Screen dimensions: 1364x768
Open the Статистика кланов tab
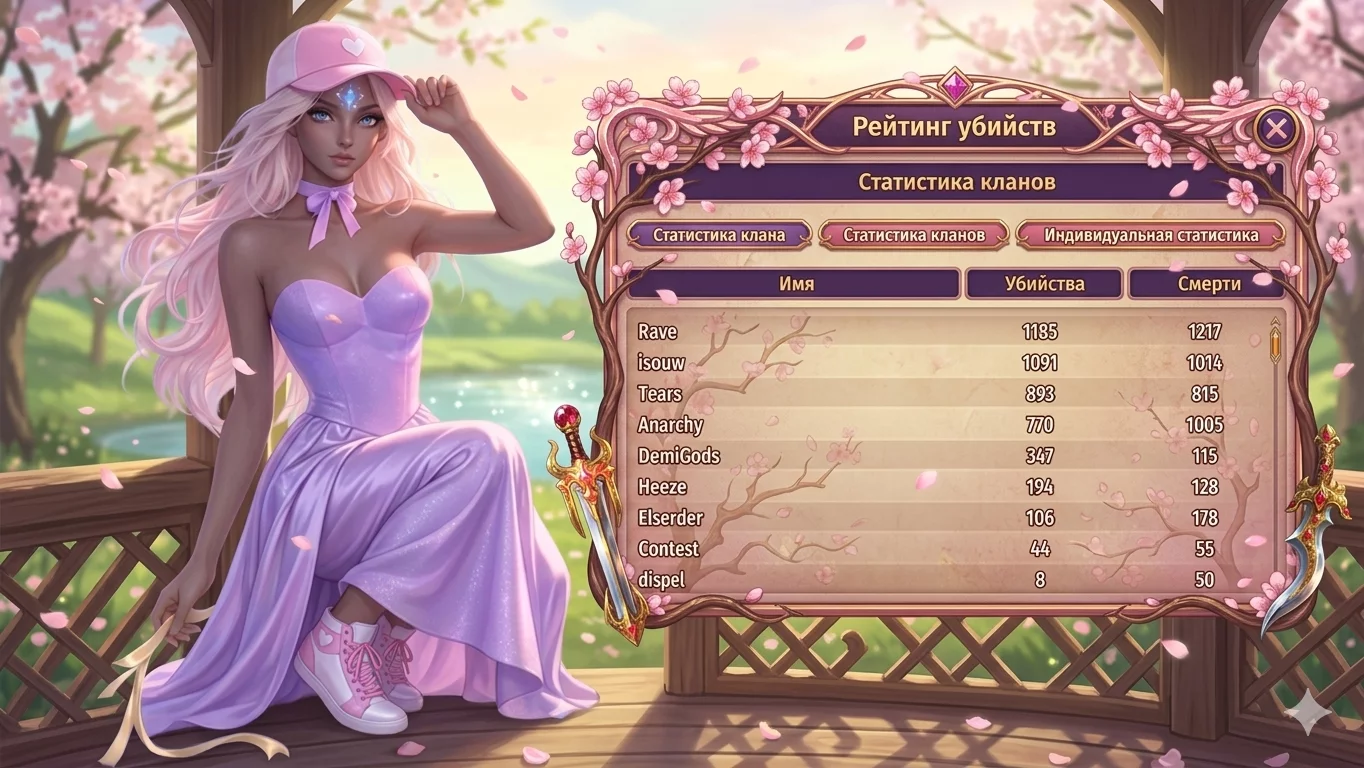click(x=913, y=236)
